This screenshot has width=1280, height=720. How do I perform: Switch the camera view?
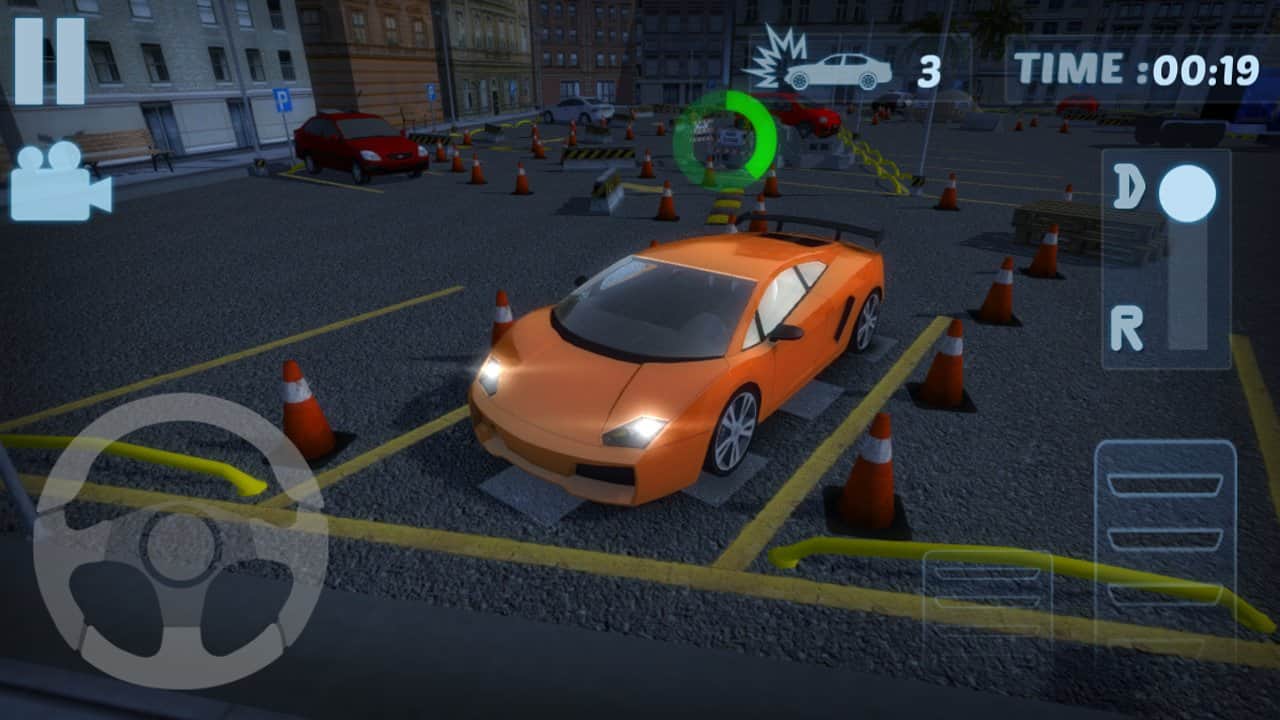[60, 181]
